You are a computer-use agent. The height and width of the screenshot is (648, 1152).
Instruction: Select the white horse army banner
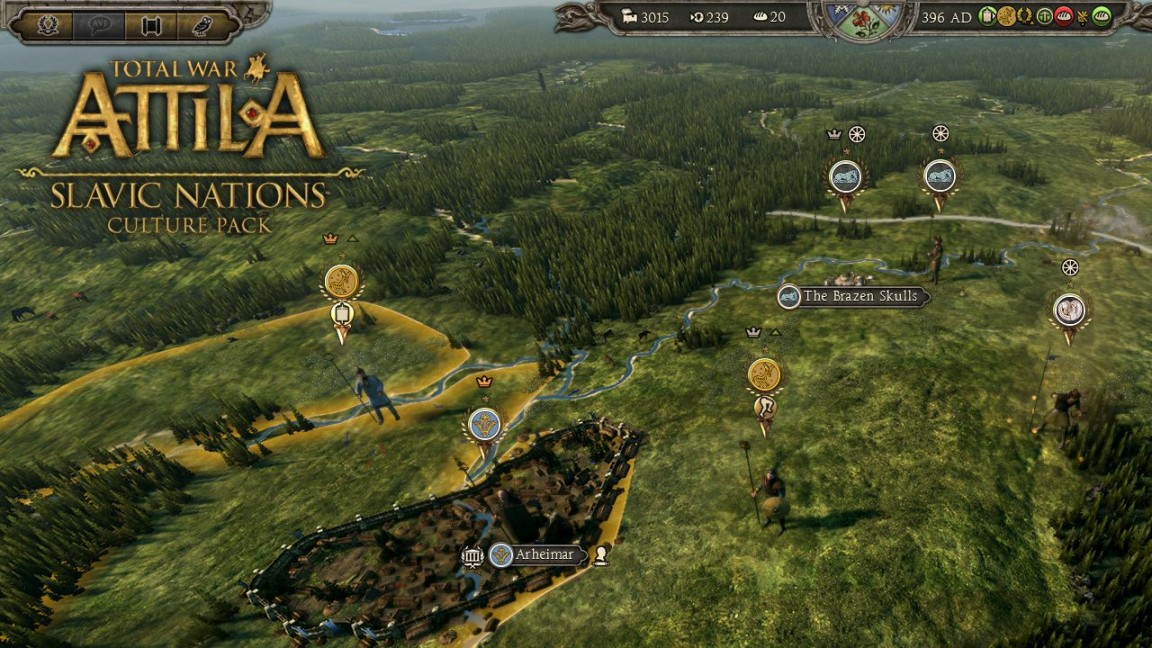[x=1069, y=309]
